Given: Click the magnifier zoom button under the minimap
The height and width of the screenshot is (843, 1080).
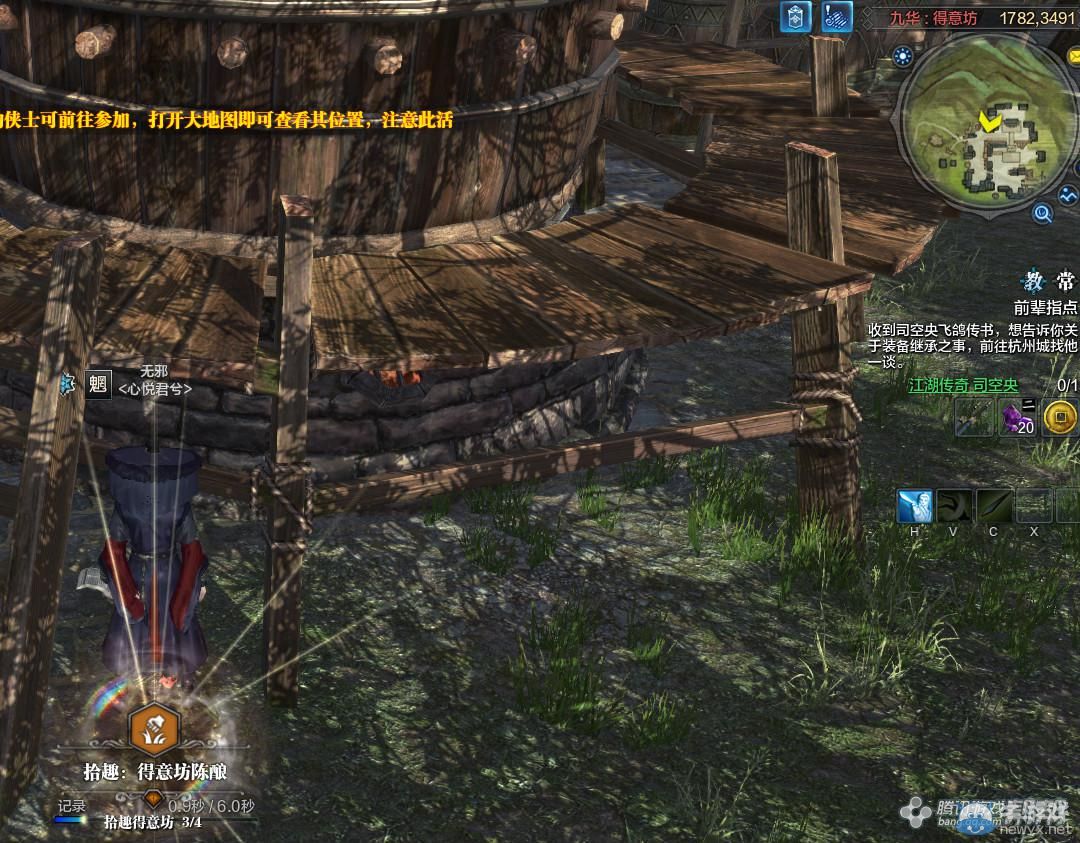Looking at the screenshot, I should pos(1042,212).
